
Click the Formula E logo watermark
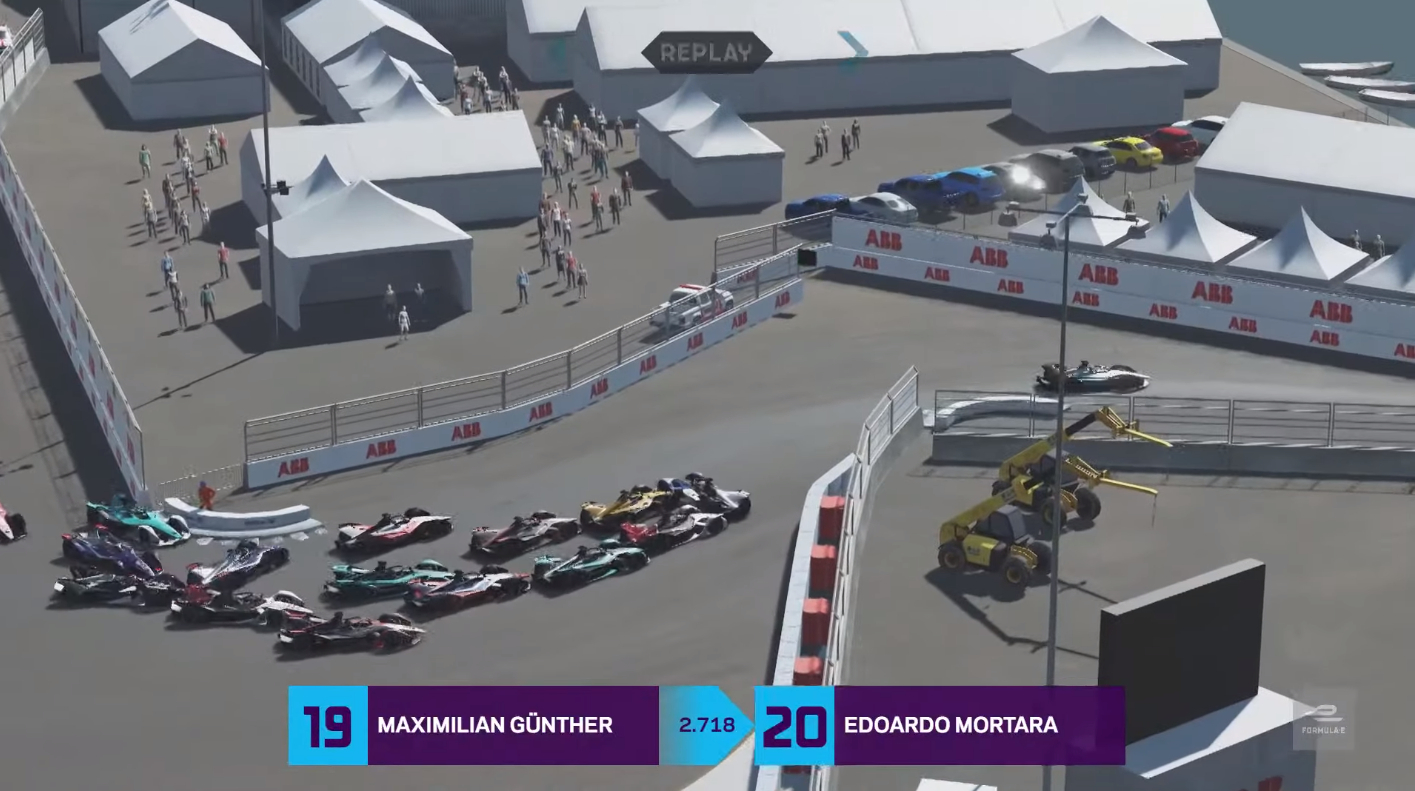click(1323, 719)
